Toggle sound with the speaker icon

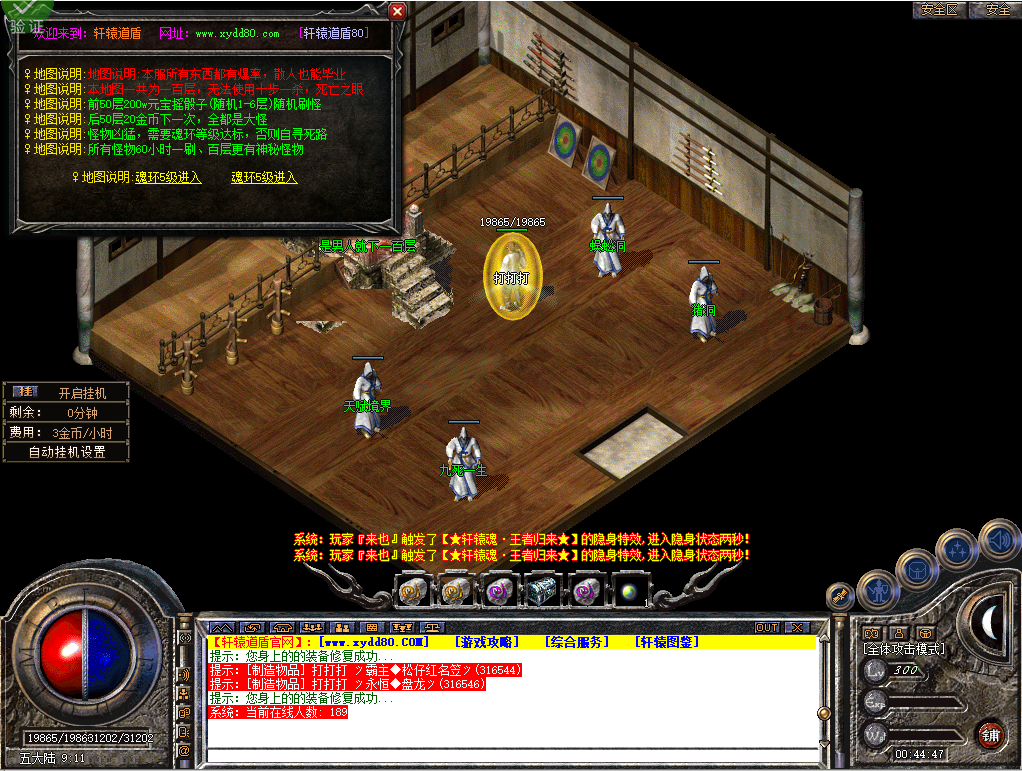[x=998, y=539]
